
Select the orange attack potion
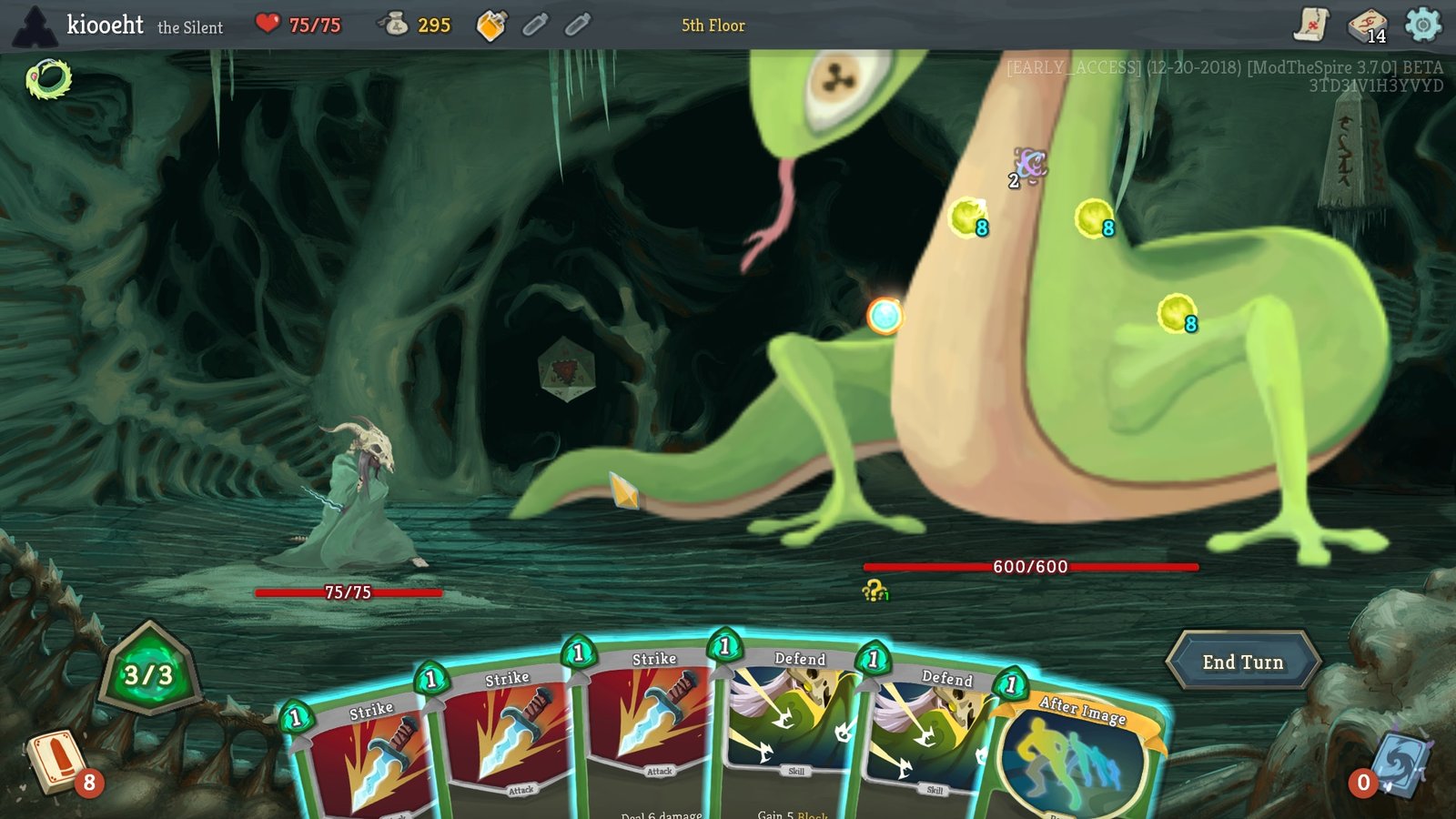tap(492, 26)
